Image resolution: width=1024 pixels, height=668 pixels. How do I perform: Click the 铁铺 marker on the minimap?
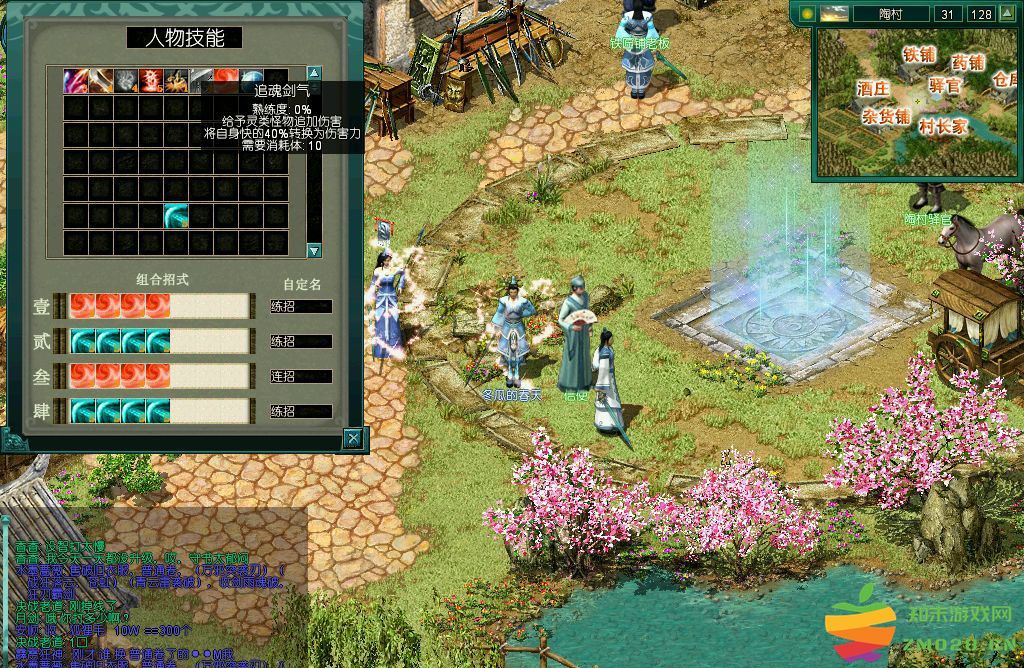(x=919, y=54)
